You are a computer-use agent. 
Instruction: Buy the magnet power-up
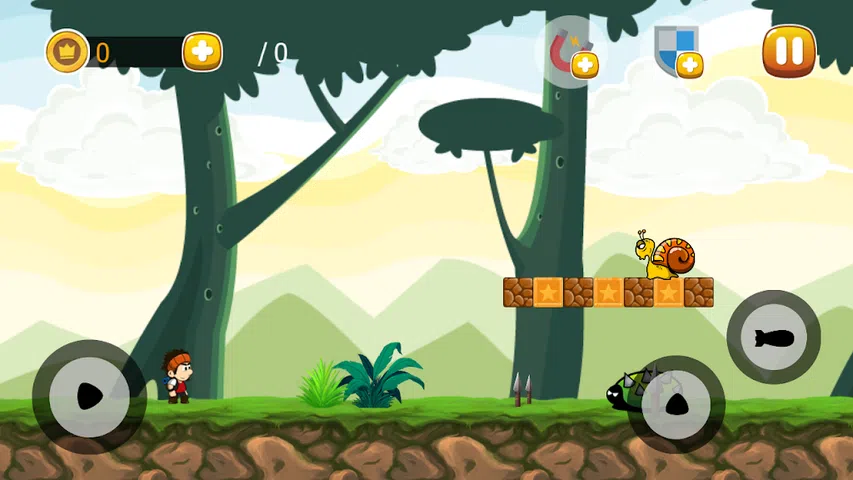click(x=572, y=53)
